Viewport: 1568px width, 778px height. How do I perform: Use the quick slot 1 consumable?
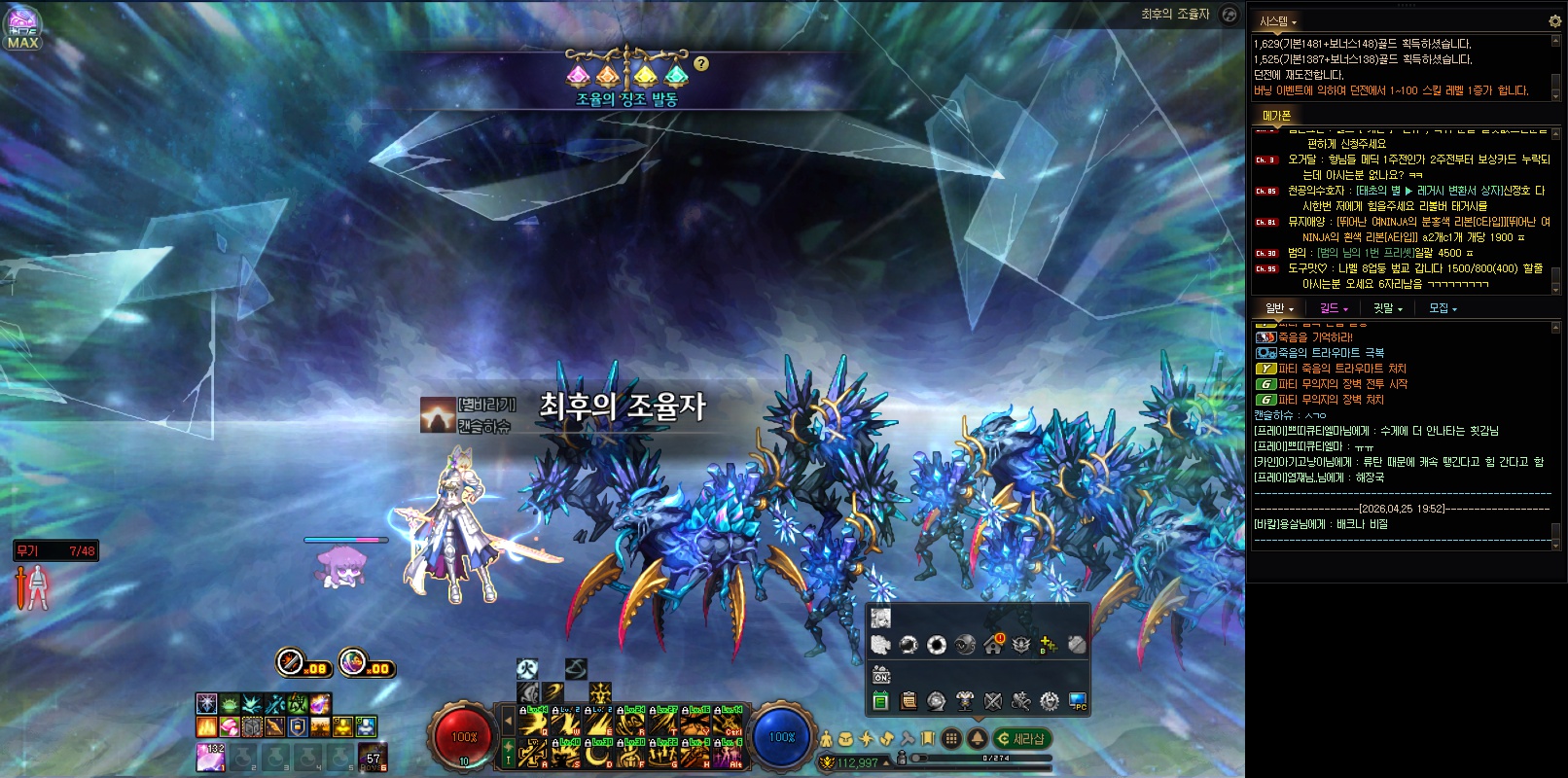pos(211,756)
